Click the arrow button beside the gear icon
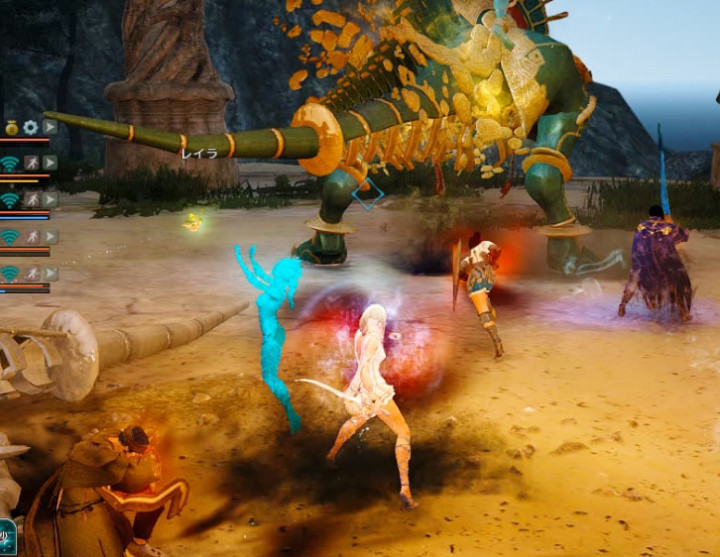The image size is (720, 557). tap(49, 127)
